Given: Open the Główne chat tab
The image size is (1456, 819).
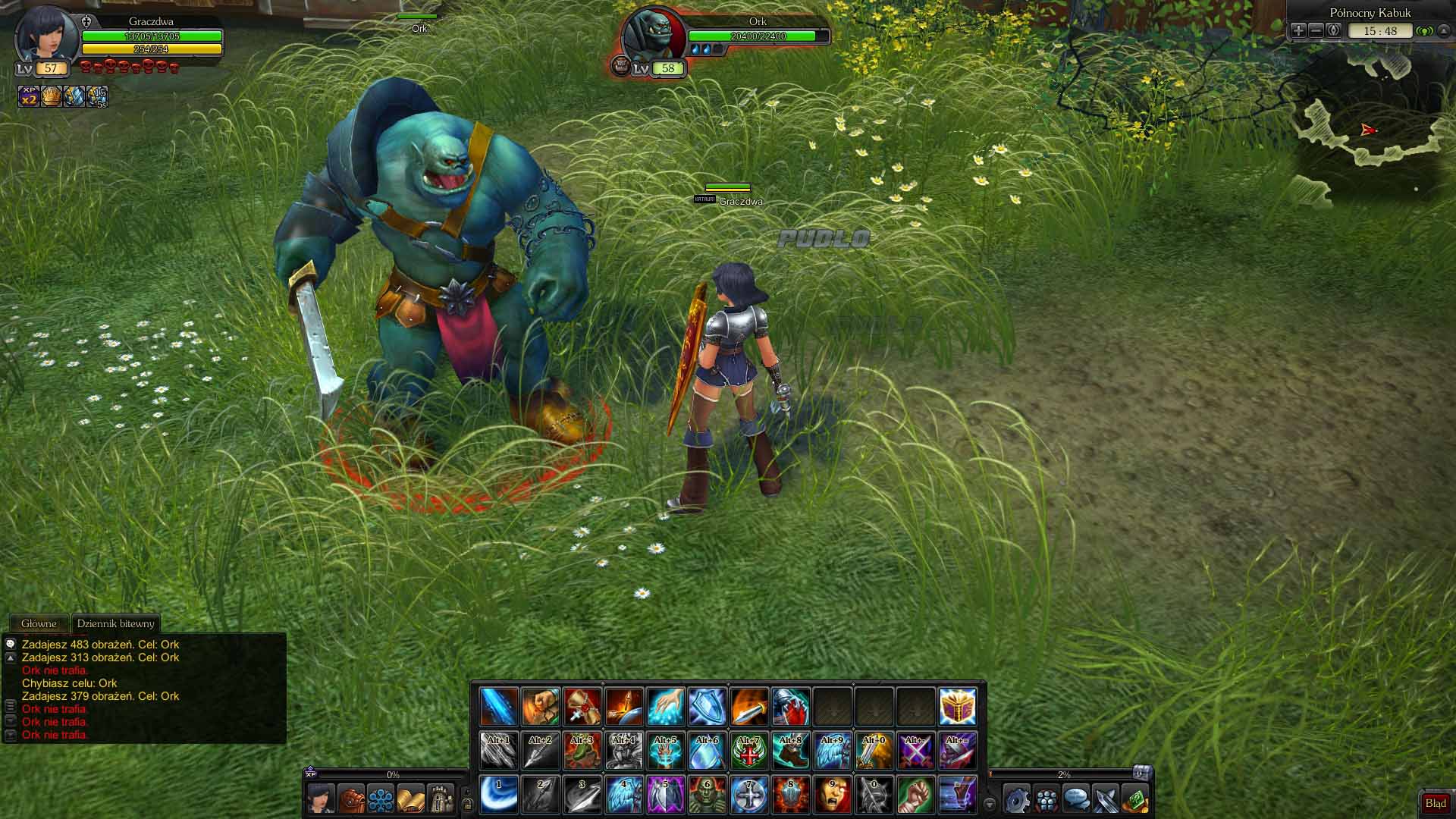Looking at the screenshot, I should pos(39,623).
